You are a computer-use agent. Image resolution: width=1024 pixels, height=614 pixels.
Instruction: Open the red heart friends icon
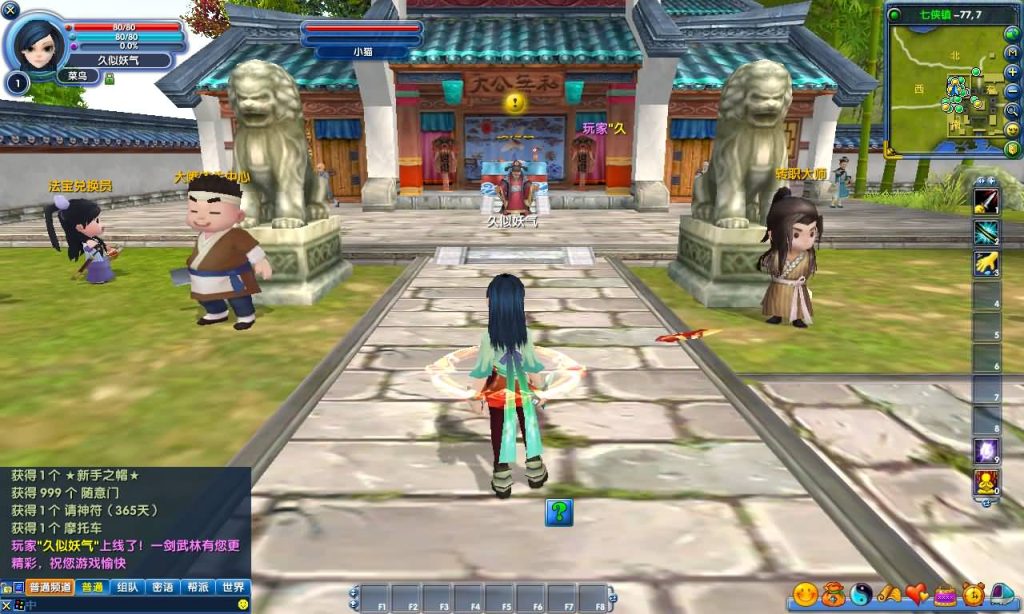tap(917, 595)
